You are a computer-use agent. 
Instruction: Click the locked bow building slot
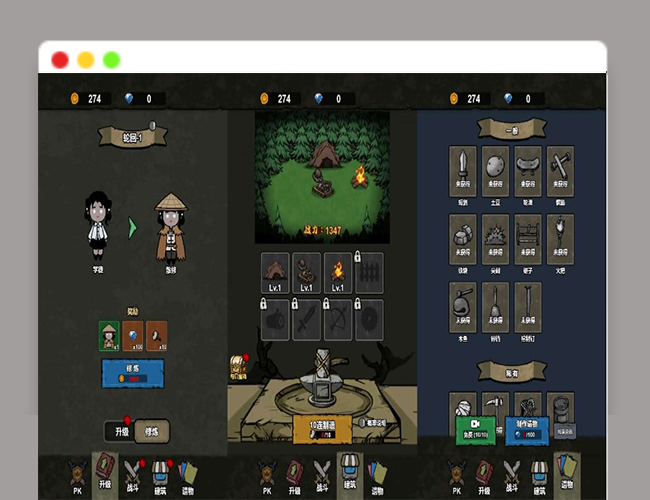[x=338, y=319]
